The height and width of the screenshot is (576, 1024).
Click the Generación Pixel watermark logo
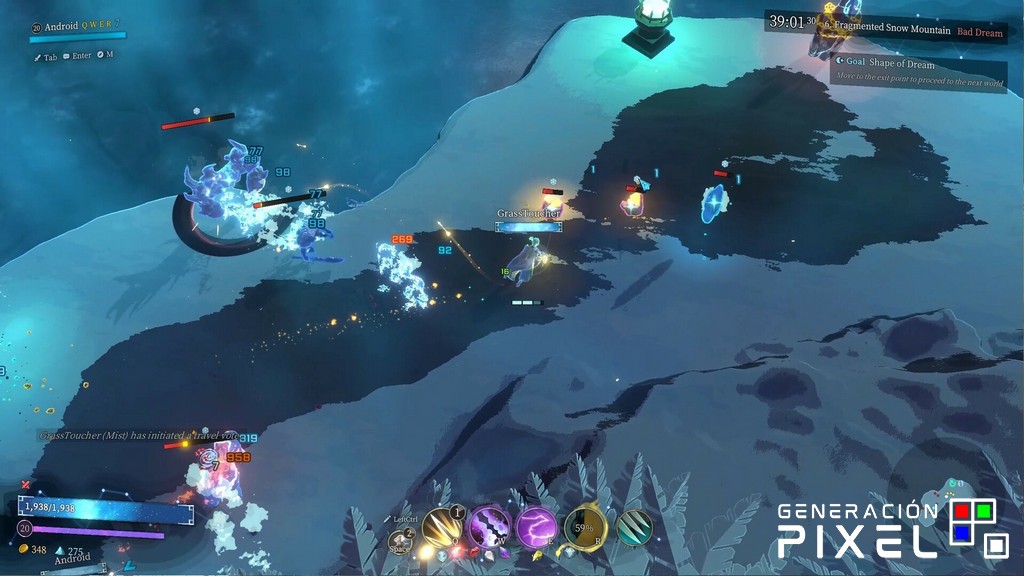[886, 530]
